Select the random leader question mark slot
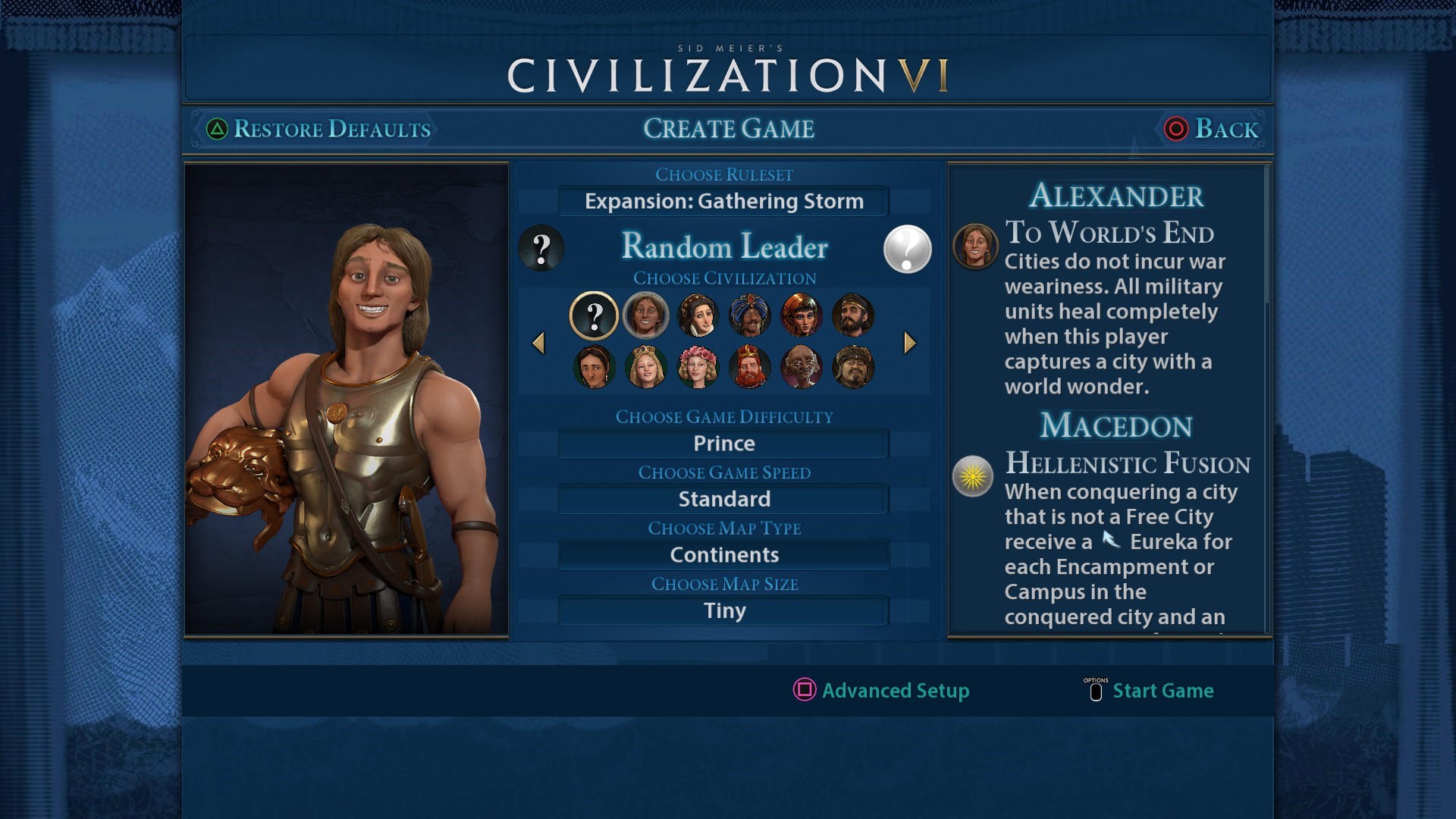Screen dimensions: 1456x819 tap(594, 316)
